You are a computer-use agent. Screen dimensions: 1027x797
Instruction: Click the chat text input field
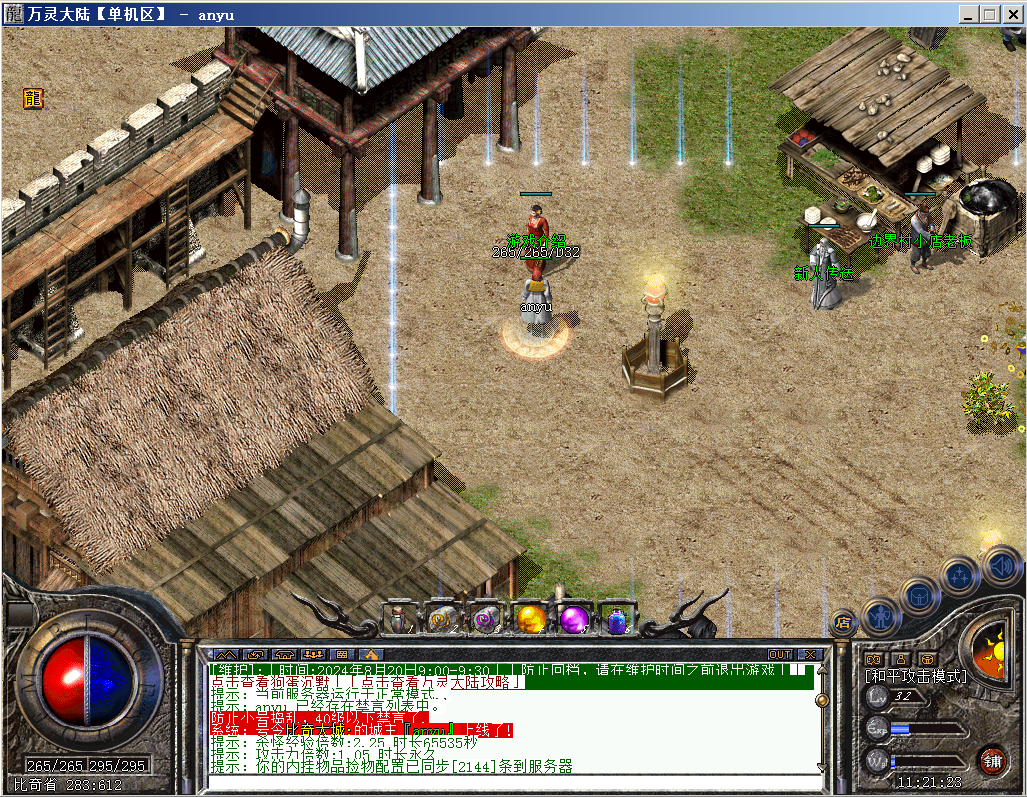point(510,781)
